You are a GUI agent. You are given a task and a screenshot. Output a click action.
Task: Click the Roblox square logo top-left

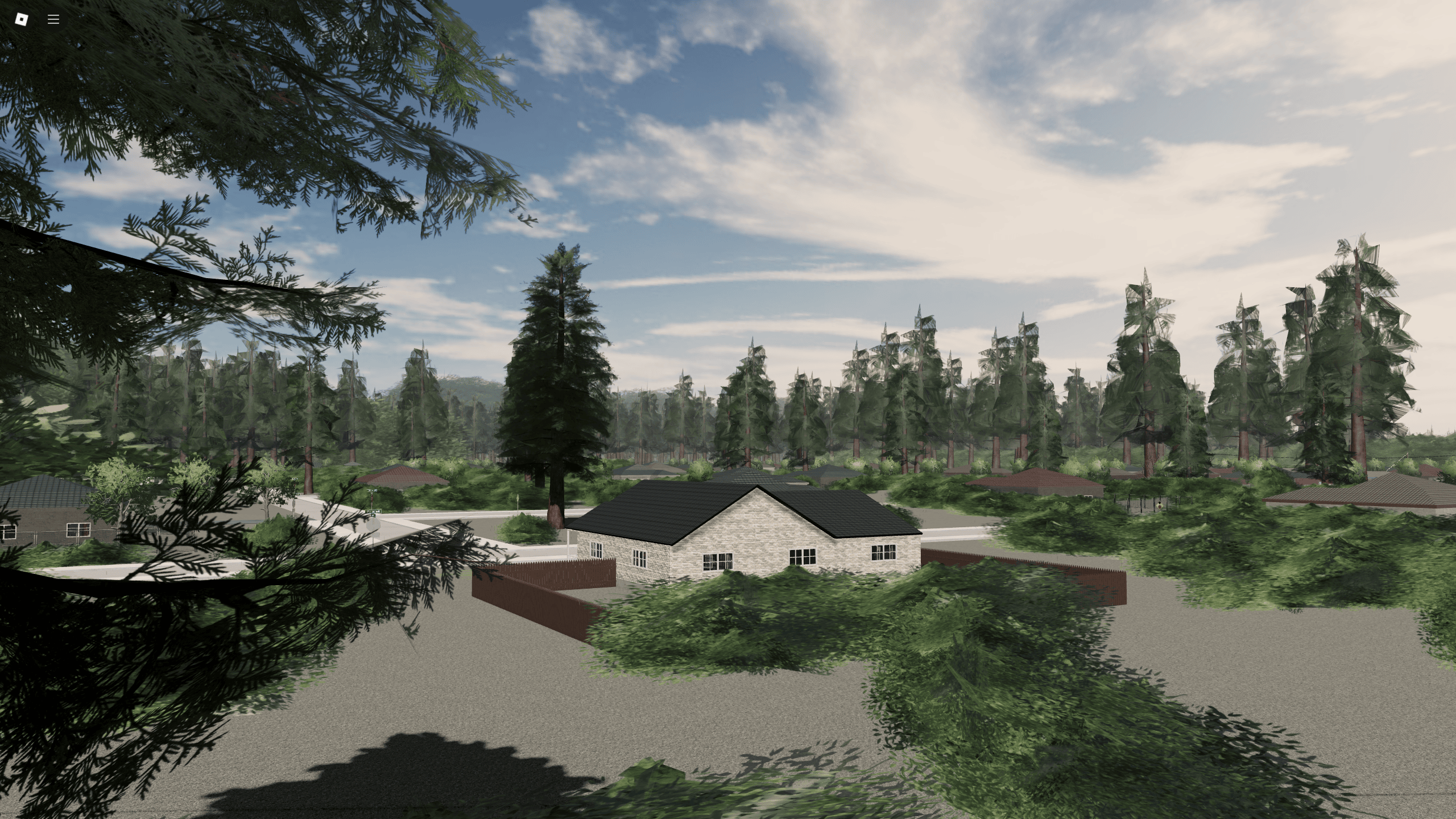(x=20, y=19)
